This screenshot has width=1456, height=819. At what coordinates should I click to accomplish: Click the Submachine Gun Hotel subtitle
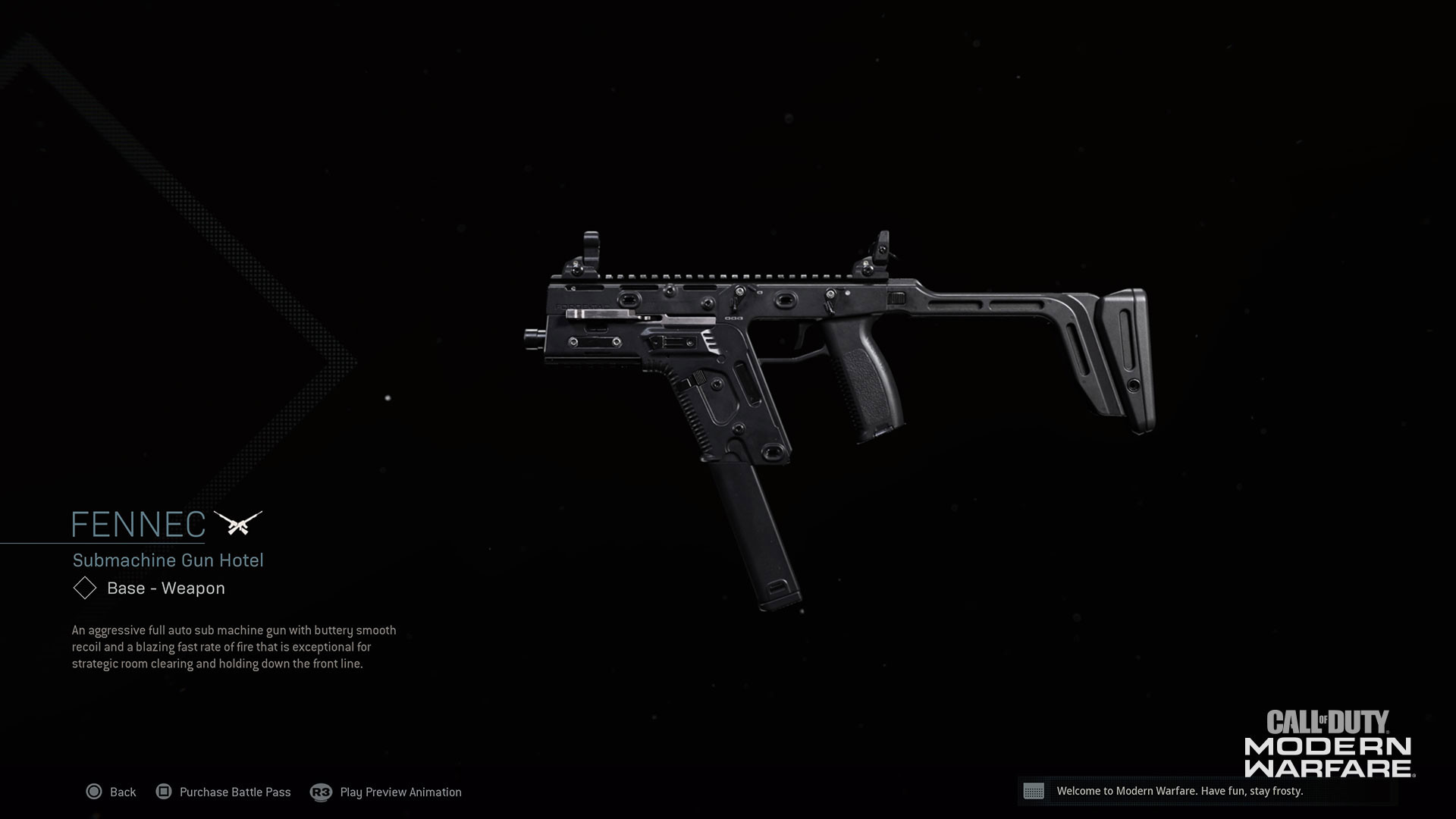coord(168,560)
